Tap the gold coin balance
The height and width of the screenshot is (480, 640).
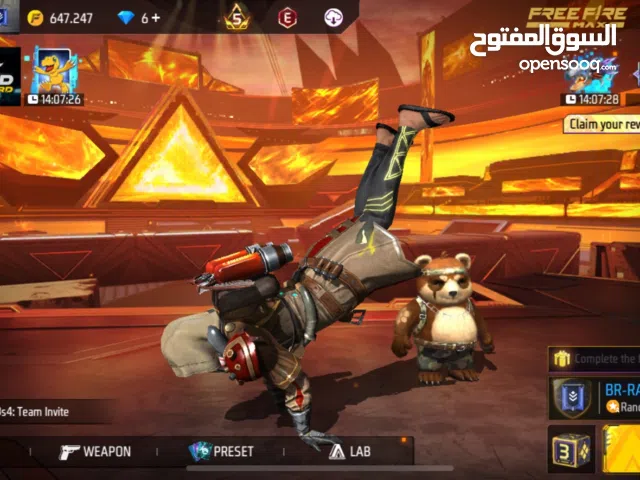pyautogui.click(x=60, y=18)
